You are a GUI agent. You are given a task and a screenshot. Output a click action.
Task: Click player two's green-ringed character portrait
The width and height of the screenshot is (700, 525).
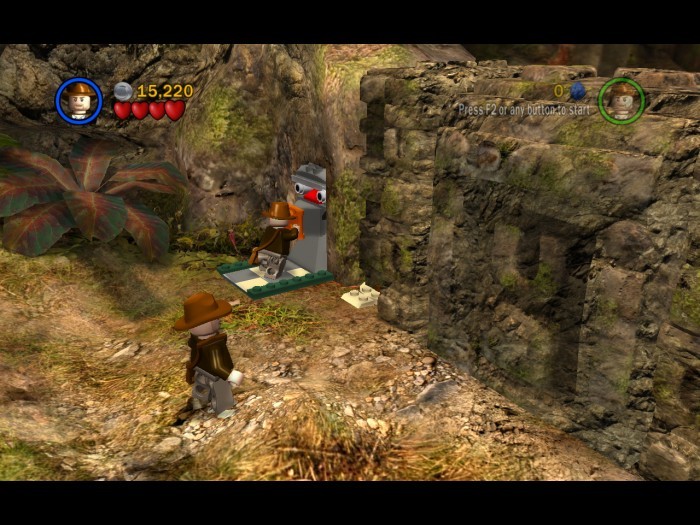pos(621,100)
